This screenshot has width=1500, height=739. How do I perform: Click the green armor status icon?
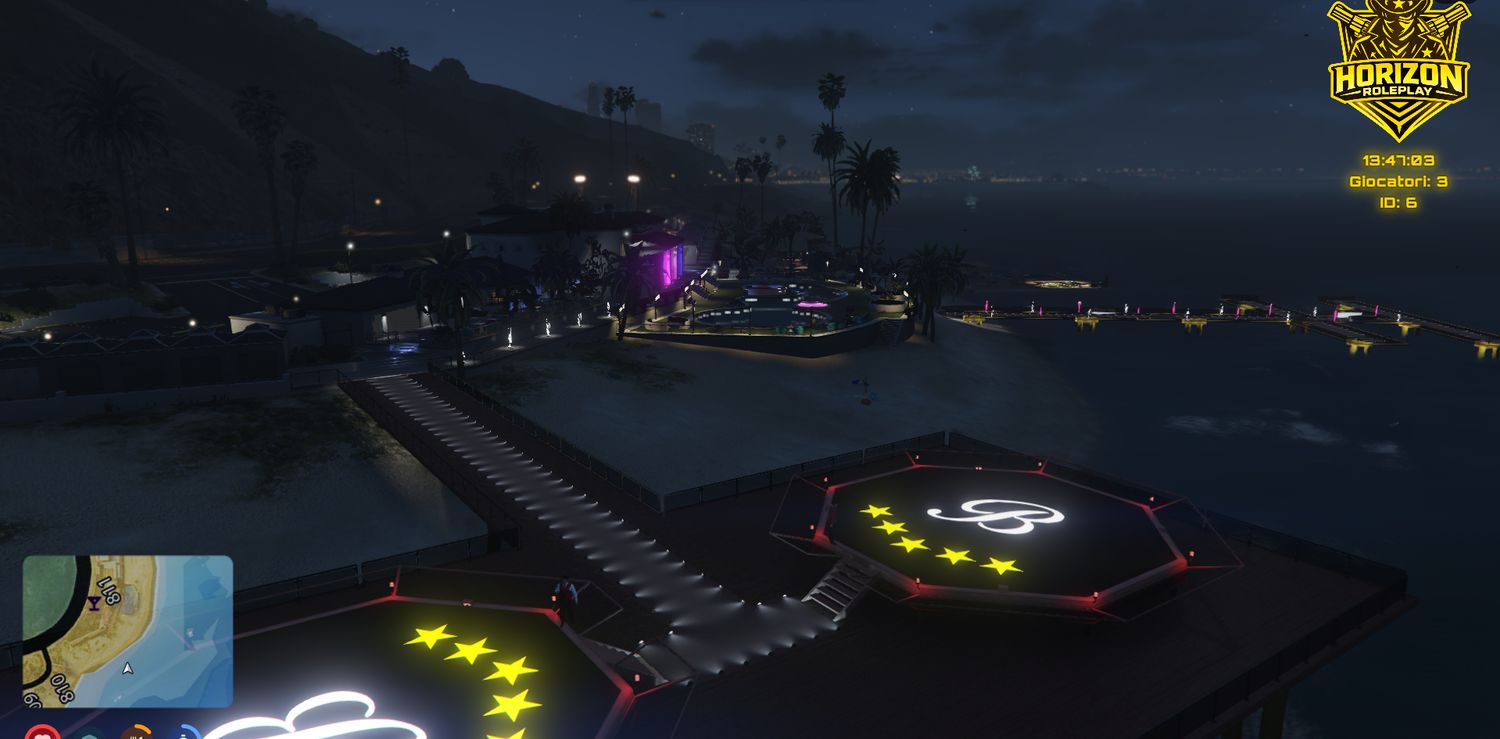(88, 735)
